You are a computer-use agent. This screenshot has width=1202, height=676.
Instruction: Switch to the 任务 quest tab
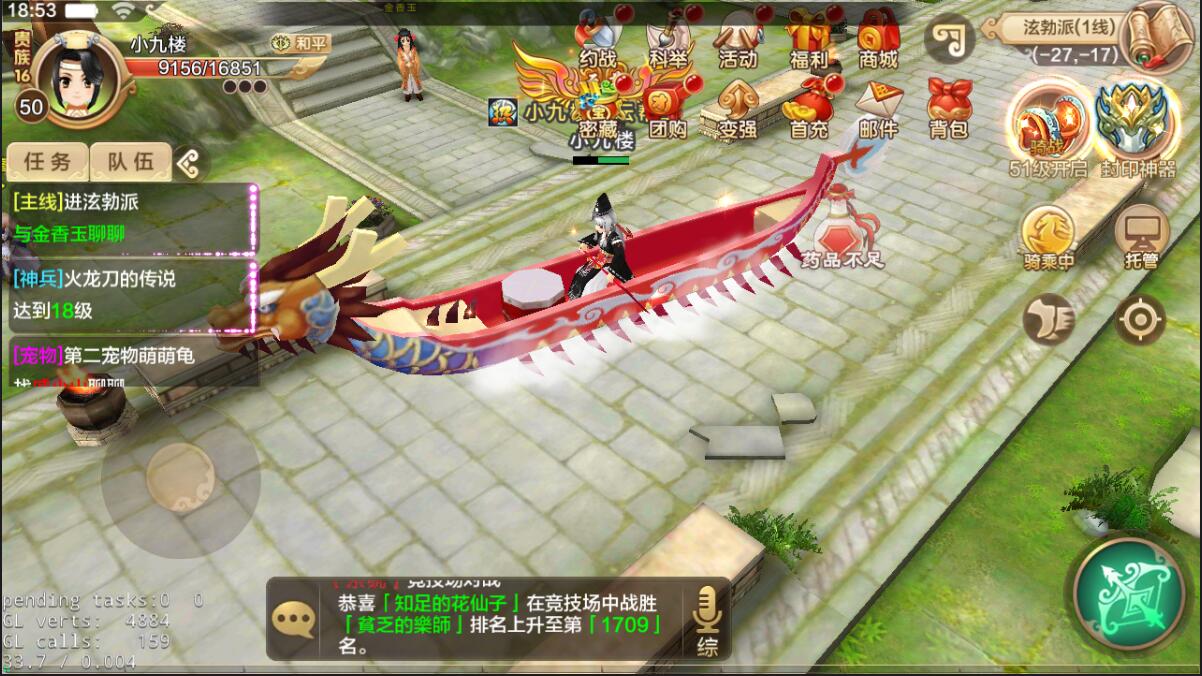(x=47, y=161)
